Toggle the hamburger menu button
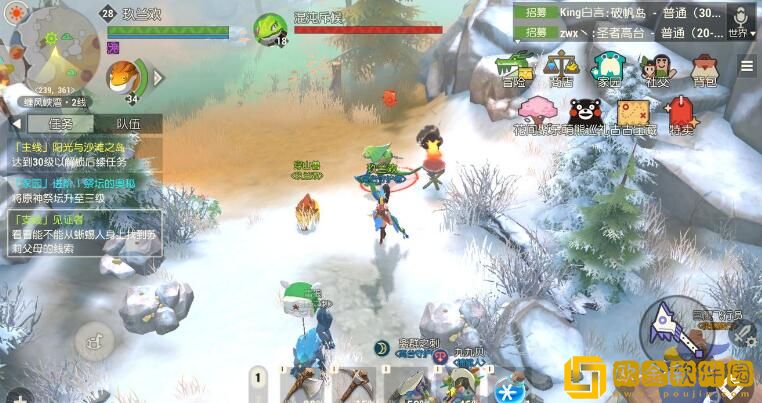Image resolution: width=762 pixels, height=403 pixels. click(x=747, y=66)
